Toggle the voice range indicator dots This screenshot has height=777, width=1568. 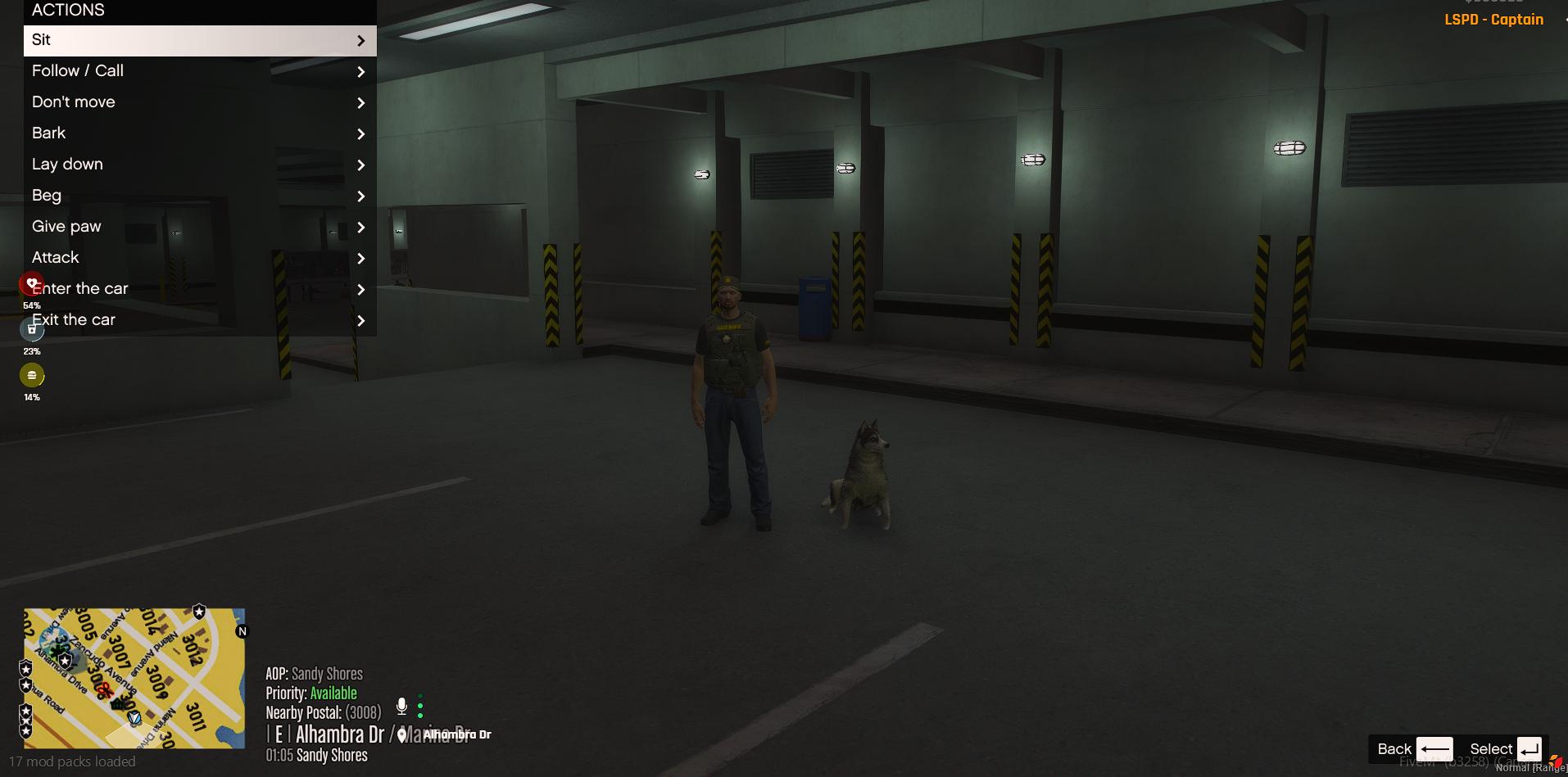point(421,704)
